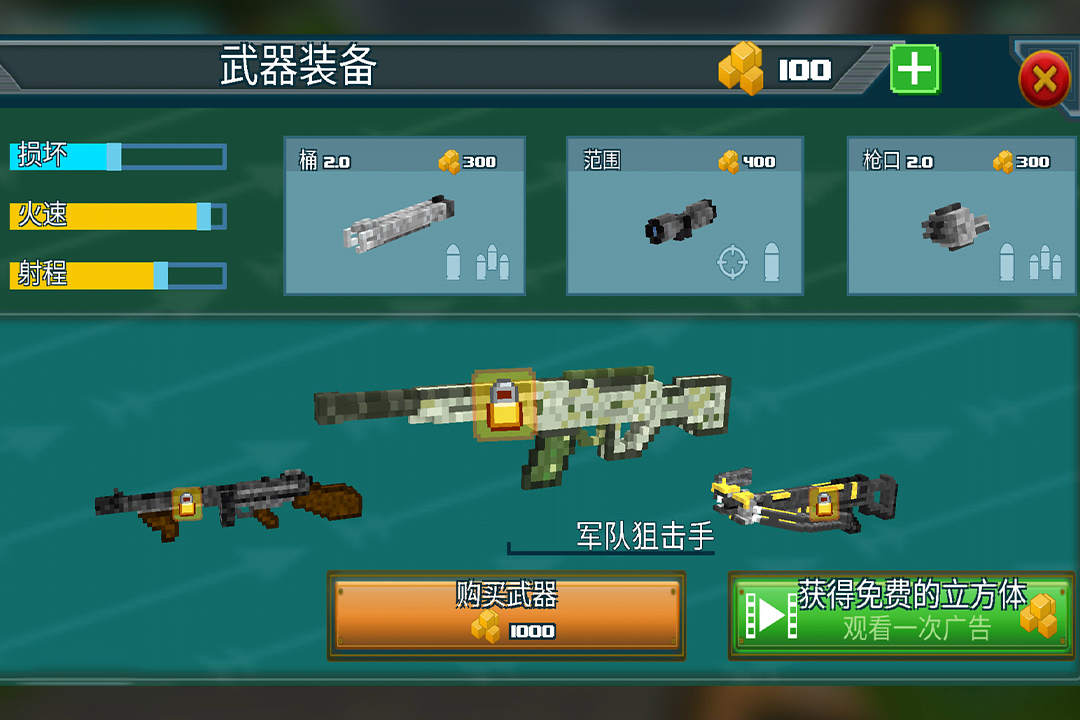The width and height of the screenshot is (1080, 720).
Task: Close the weapon equipment screen
Action: point(1044,79)
